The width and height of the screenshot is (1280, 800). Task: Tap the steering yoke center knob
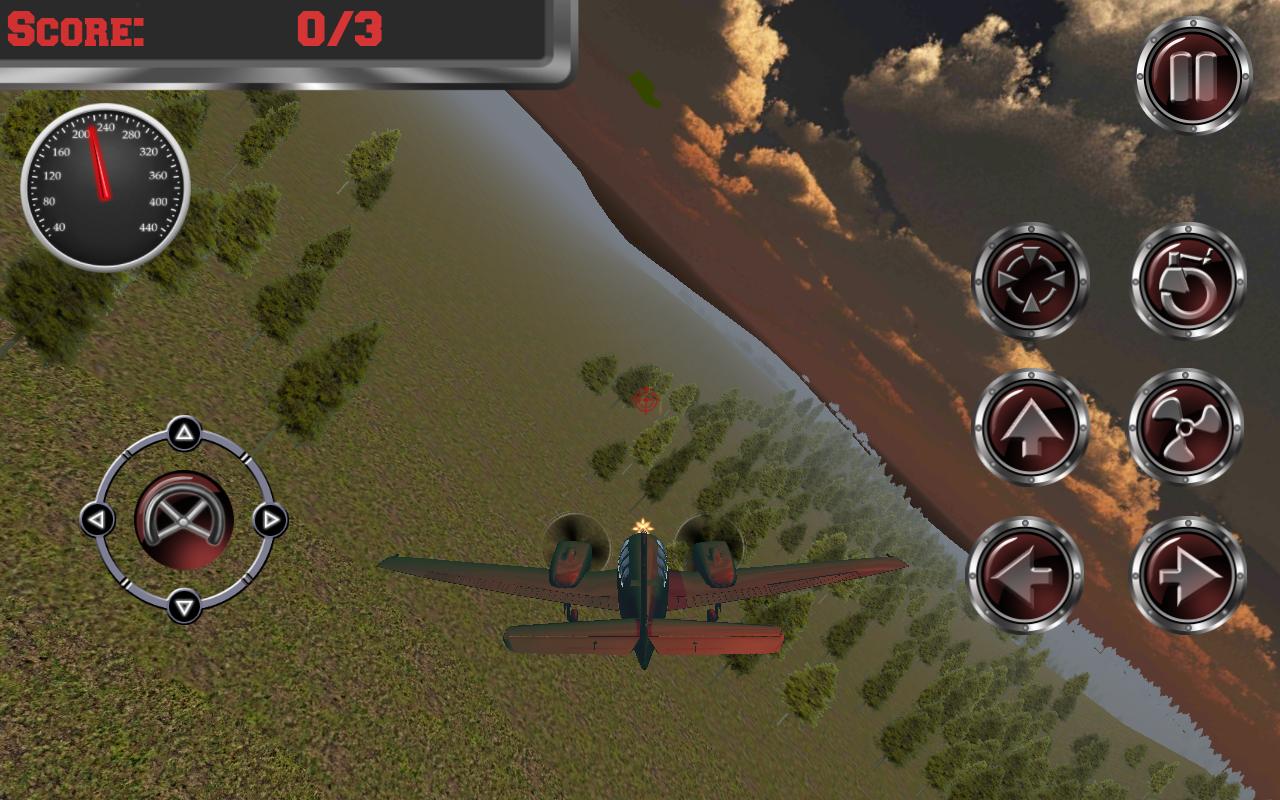(x=183, y=520)
